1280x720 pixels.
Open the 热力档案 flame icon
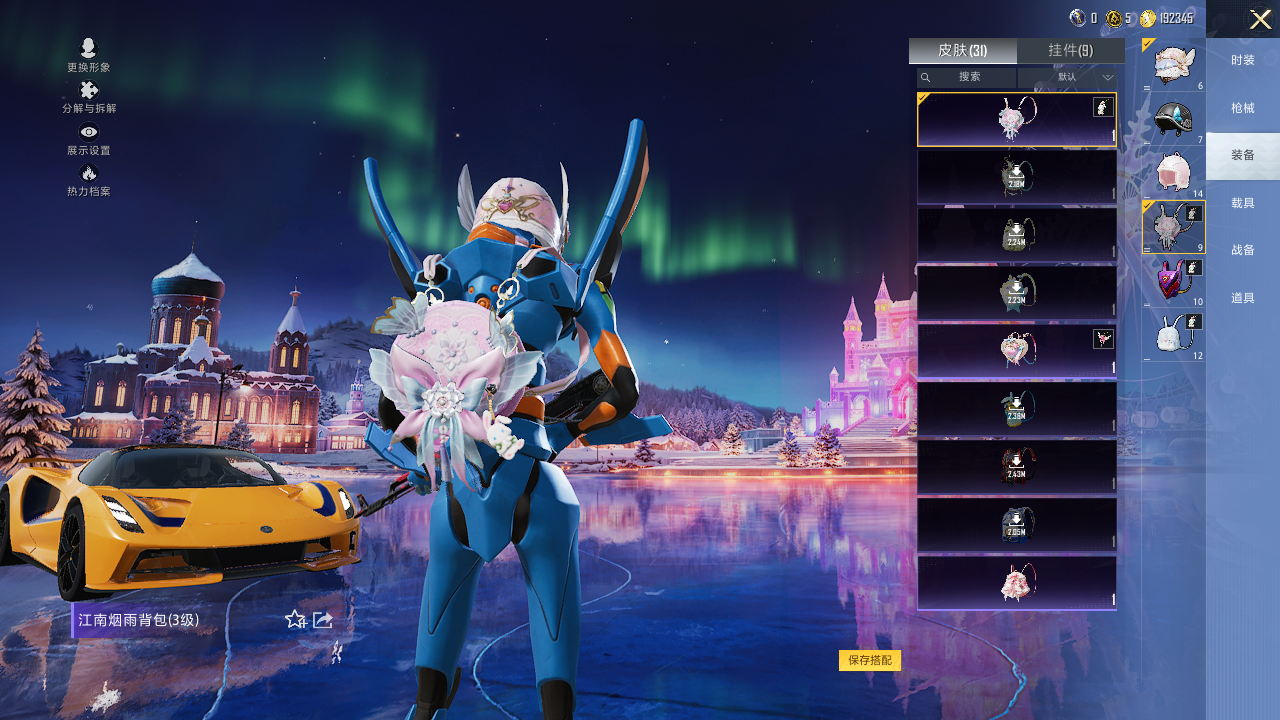tap(89, 180)
